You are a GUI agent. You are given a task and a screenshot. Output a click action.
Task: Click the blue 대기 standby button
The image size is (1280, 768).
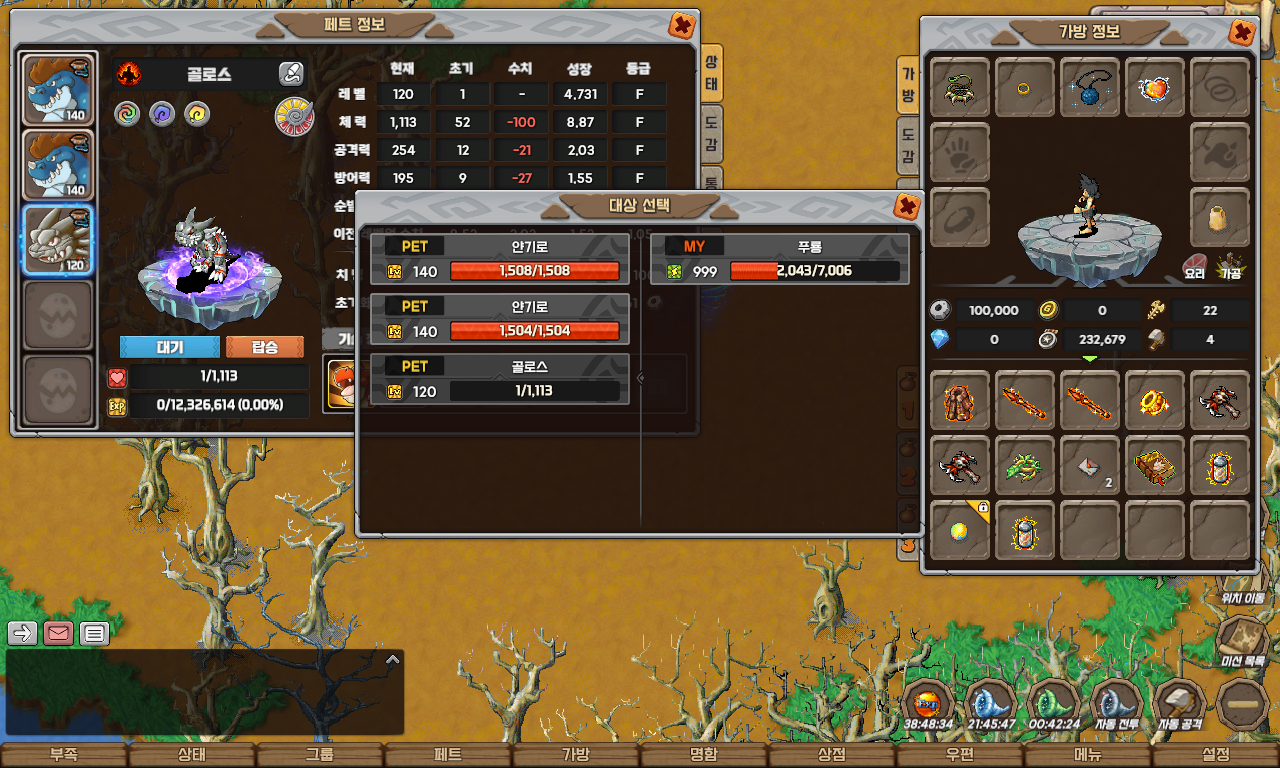pos(169,347)
